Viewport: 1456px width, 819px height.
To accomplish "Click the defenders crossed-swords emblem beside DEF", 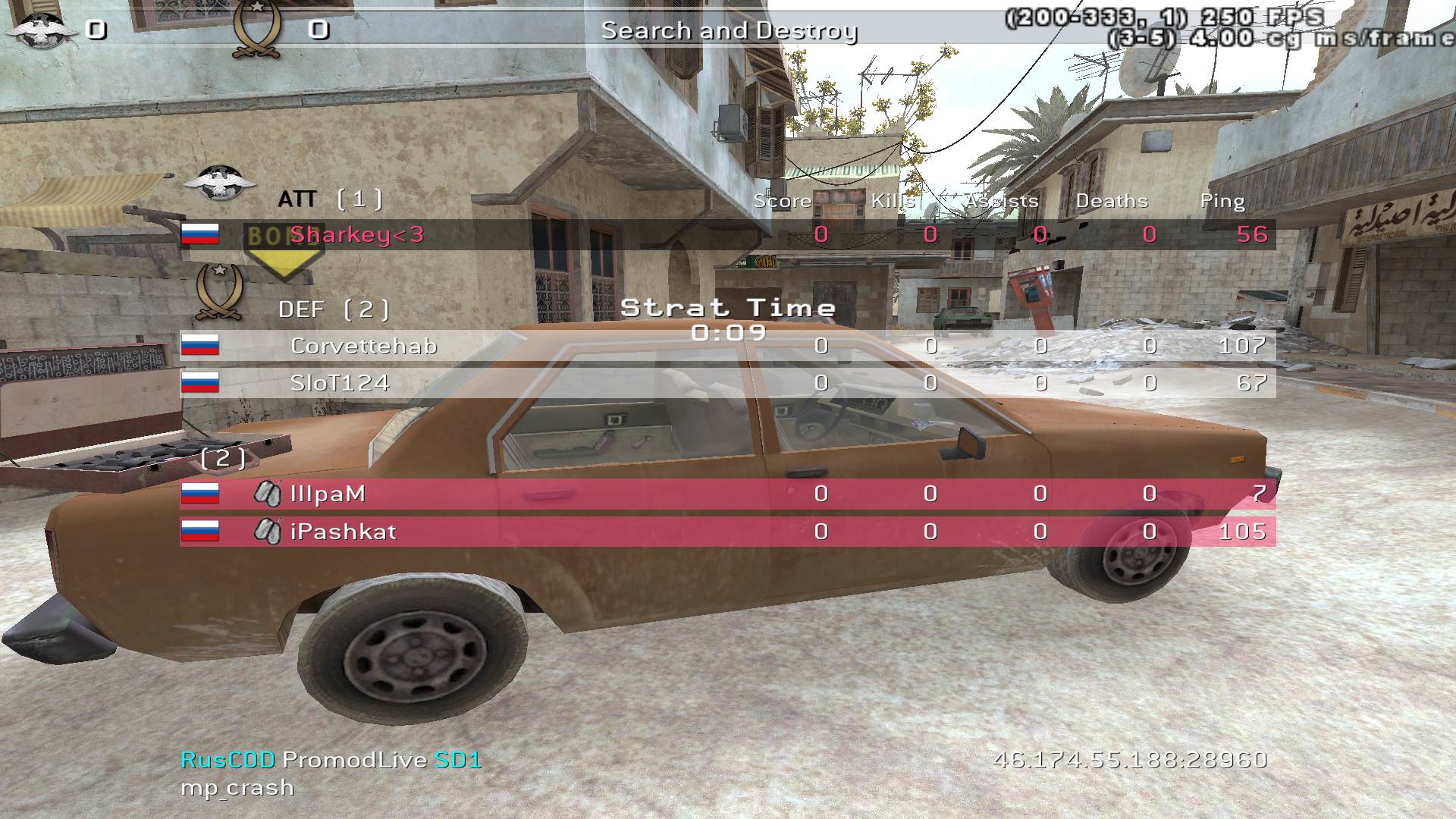I will (219, 292).
